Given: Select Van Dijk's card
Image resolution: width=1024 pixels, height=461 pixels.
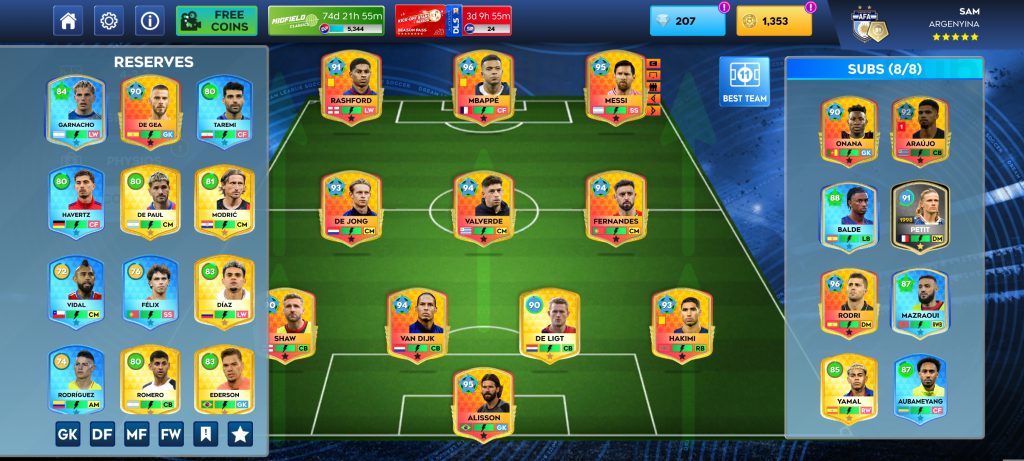Looking at the screenshot, I should click(416, 326).
